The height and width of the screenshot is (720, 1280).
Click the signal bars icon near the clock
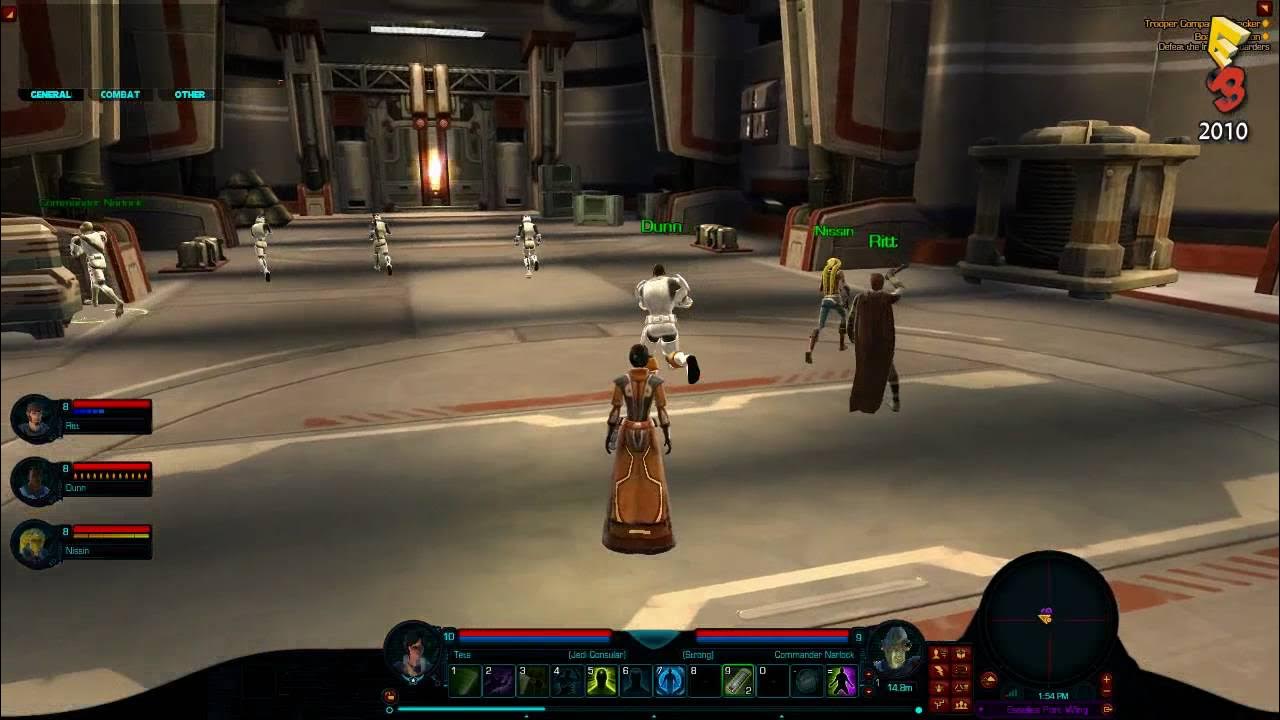(x=1012, y=692)
